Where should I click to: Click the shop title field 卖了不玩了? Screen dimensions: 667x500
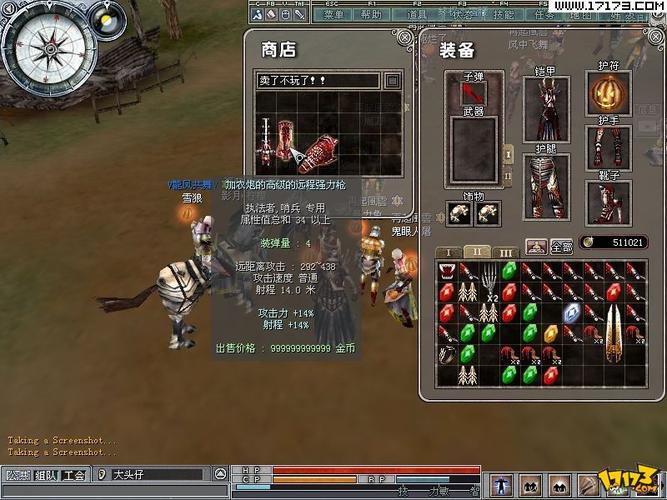[x=319, y=80]
